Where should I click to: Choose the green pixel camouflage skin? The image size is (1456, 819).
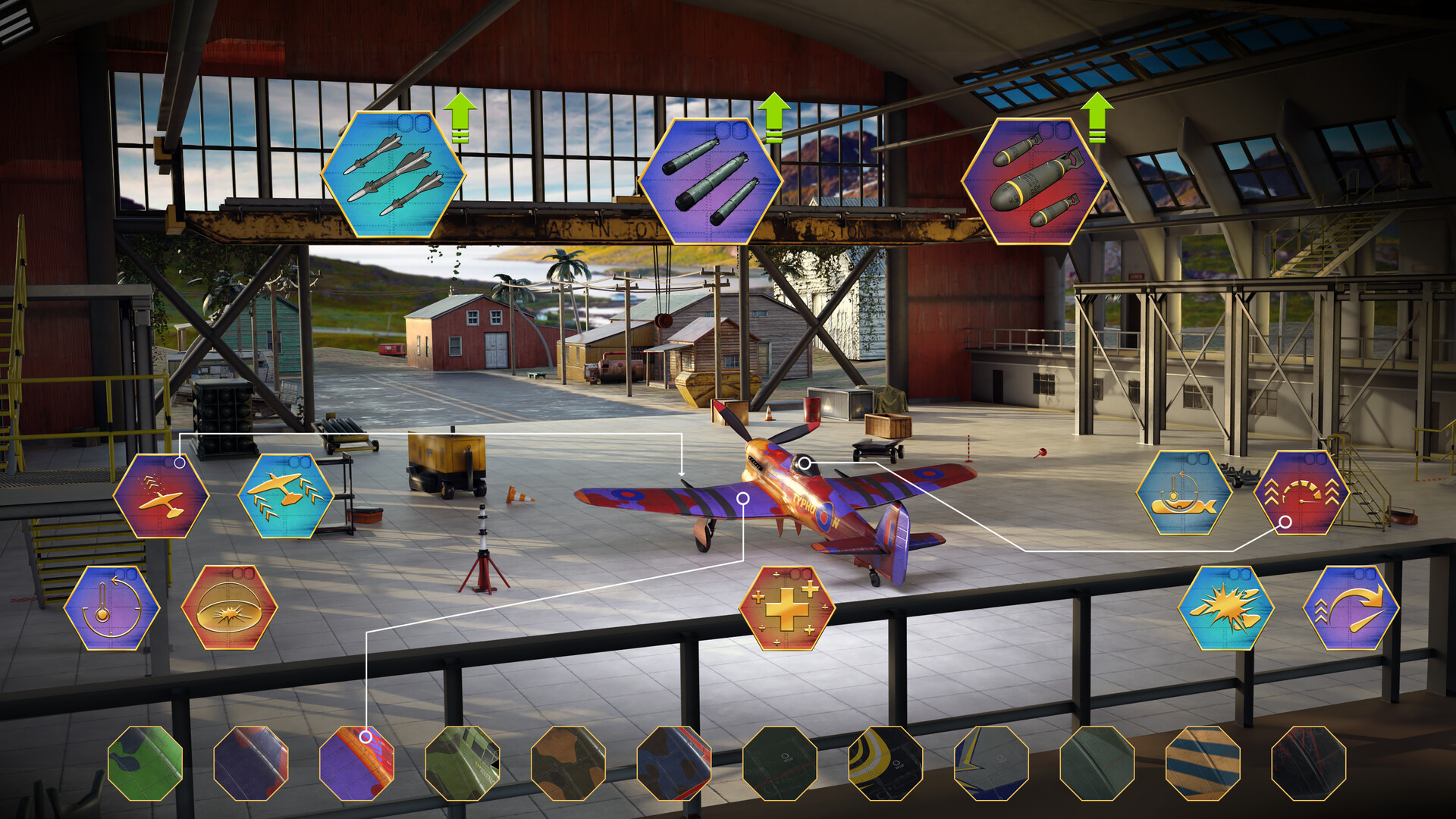(x=462, y=763)
